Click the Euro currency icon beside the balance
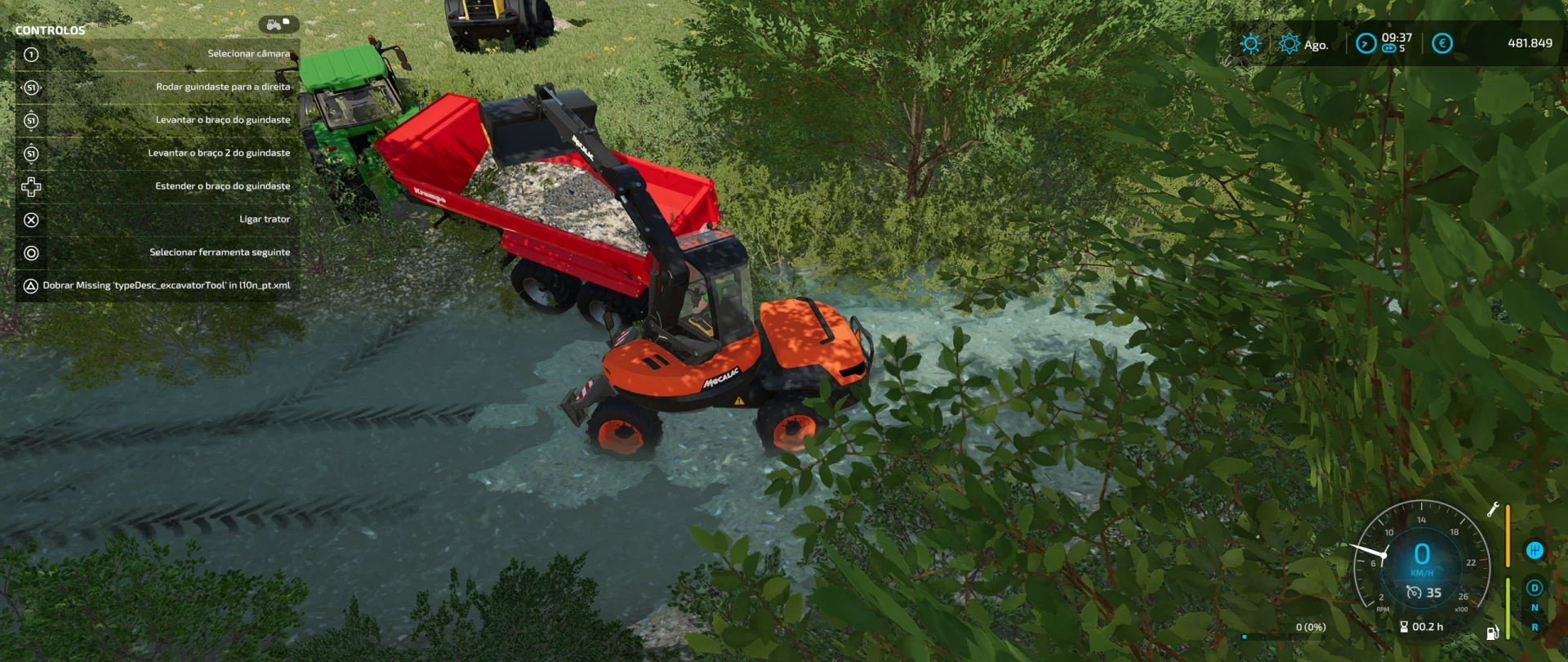This screenshot has width=1568, height=662. [x=1442, y=43]
